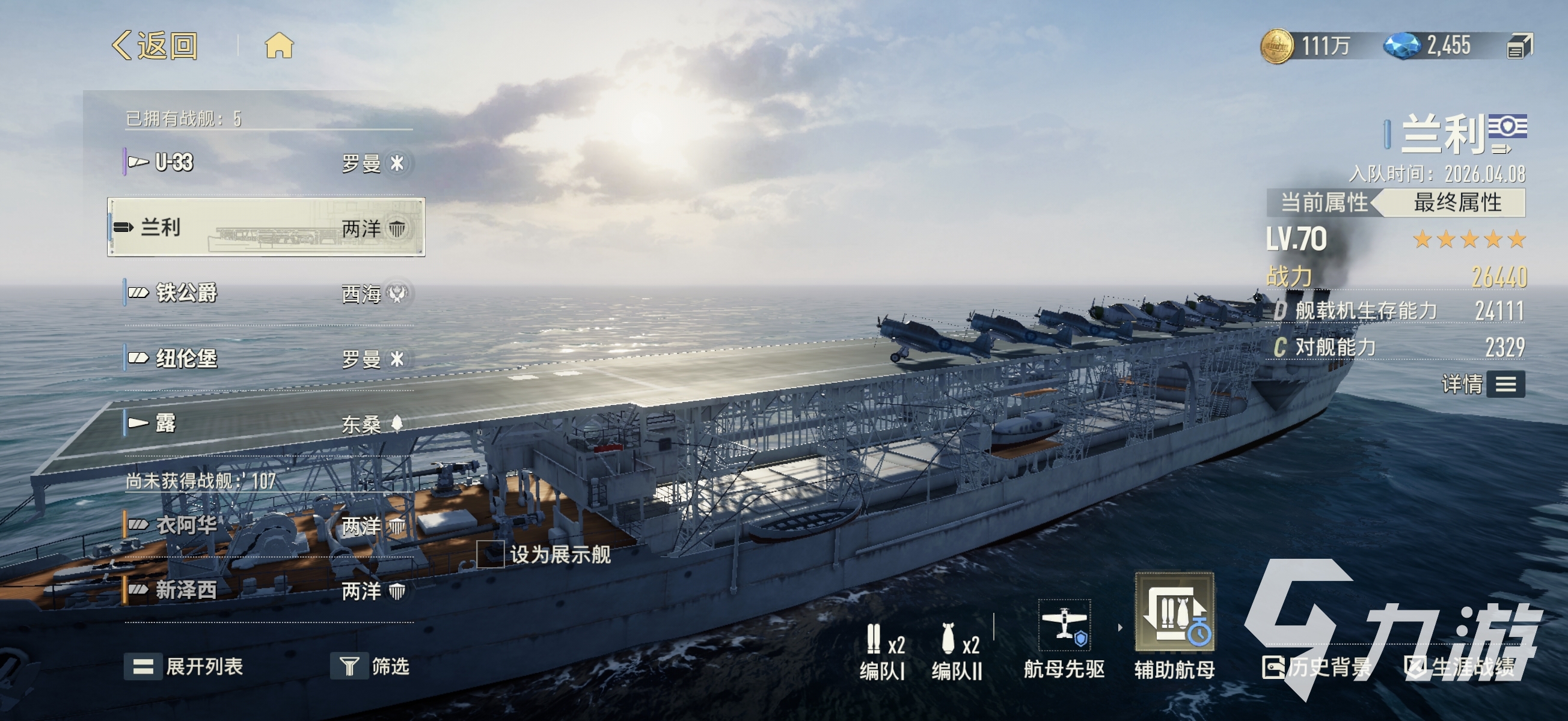The width and height of the screenshot is (1568, 721).
Task: Show the 历史背景 history background
Action: click(x=1317, y=668)
